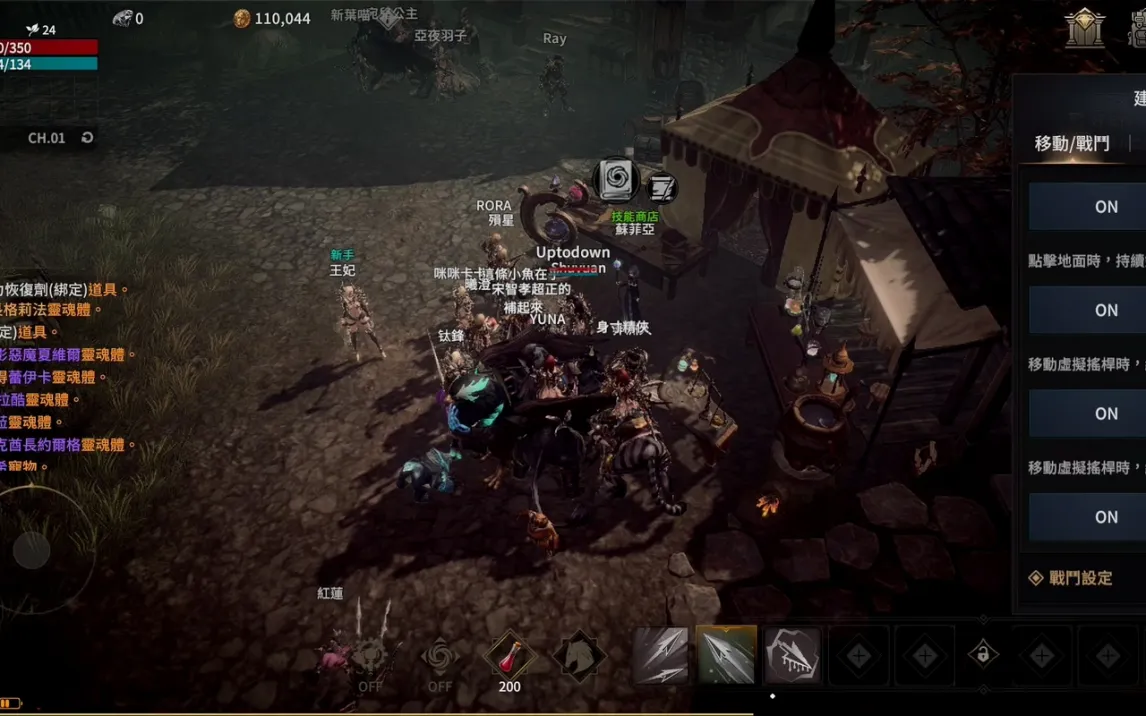Viewport: 1146px width, 716px height.
Task: Toggle the swirl icon mode marked OFF
Action: [439, 660]
